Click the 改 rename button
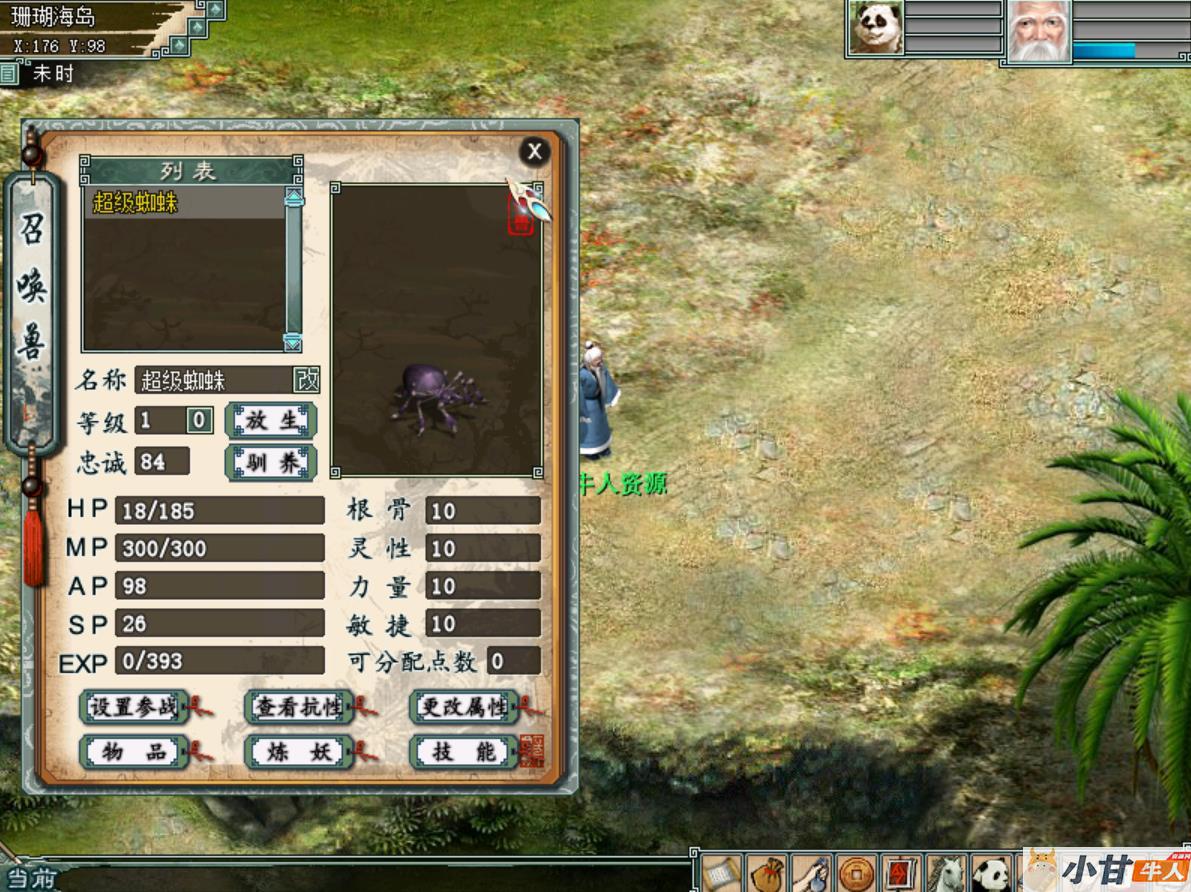This screenshot has height=892, width=1191. (306, 380)
